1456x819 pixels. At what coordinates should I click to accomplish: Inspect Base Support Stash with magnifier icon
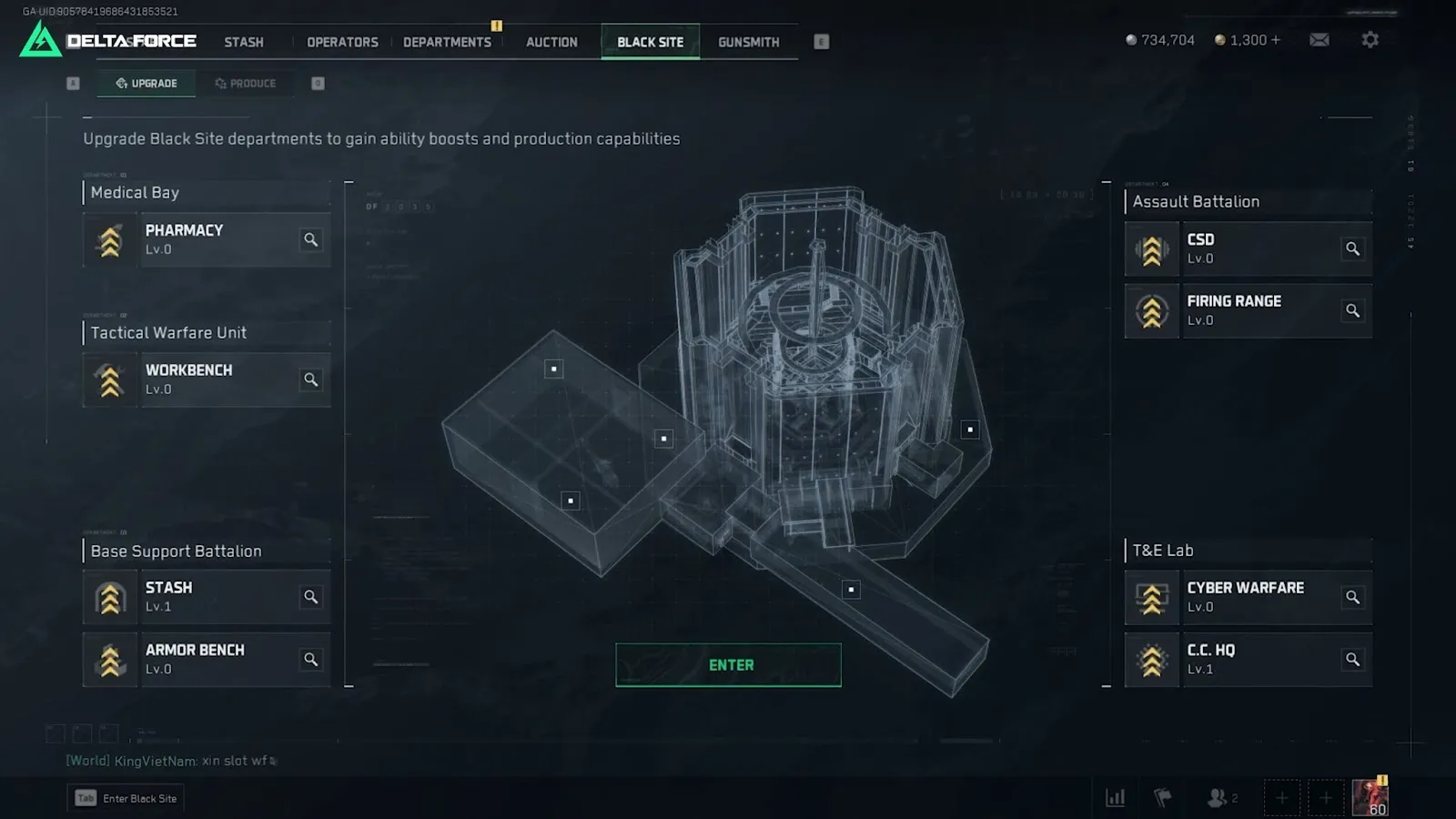[x=311, y=597]
